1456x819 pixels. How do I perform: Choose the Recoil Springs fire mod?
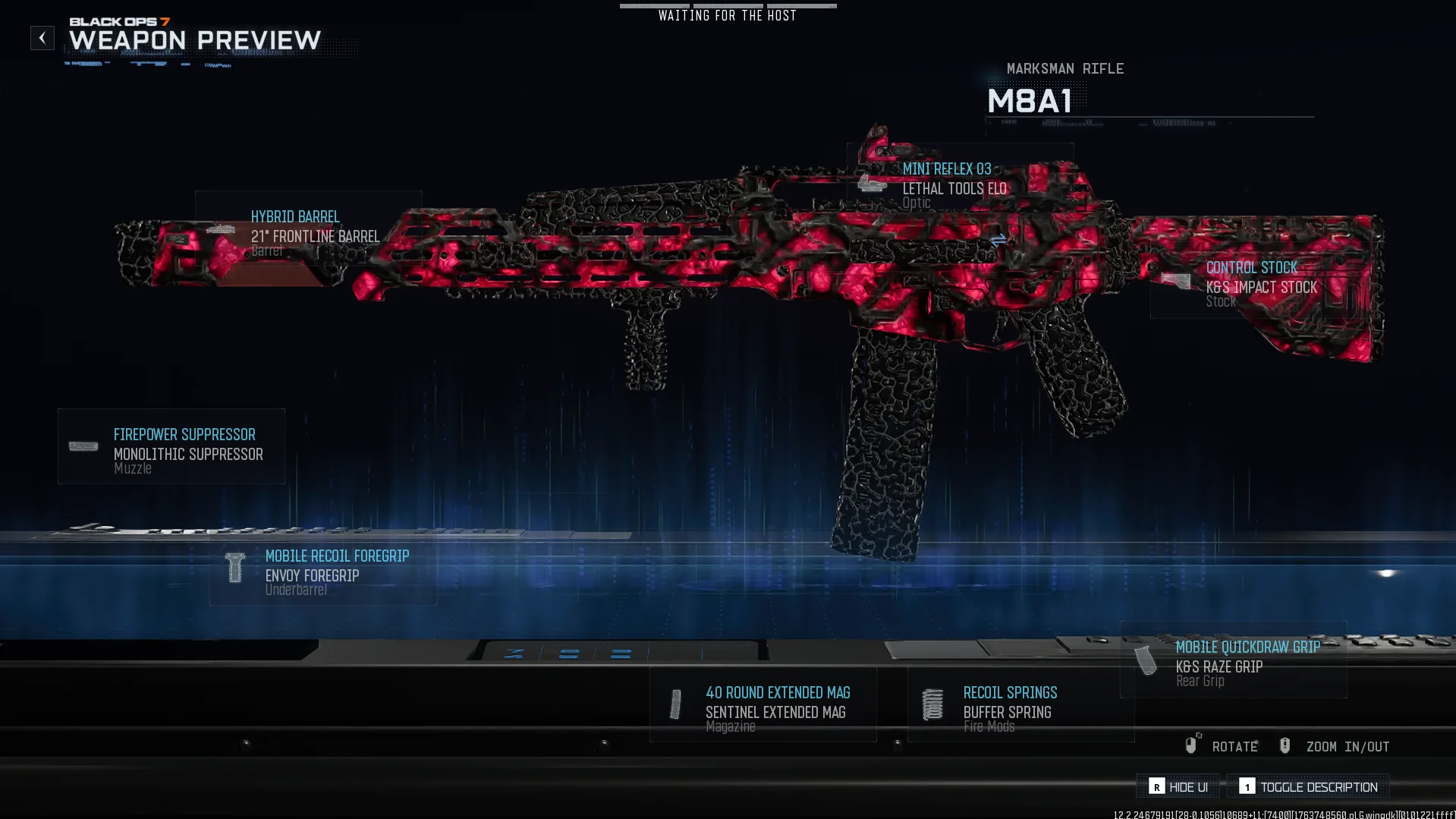[1020, 705]
